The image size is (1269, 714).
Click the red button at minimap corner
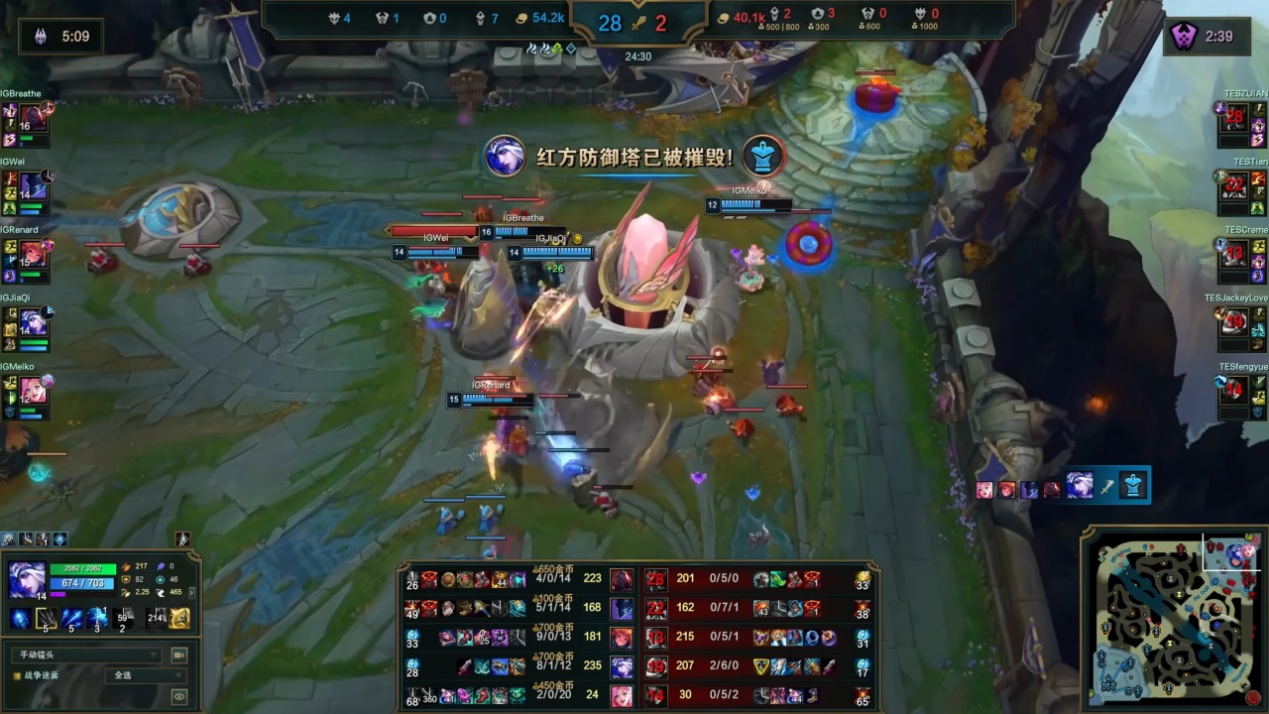click(1253, 697)
